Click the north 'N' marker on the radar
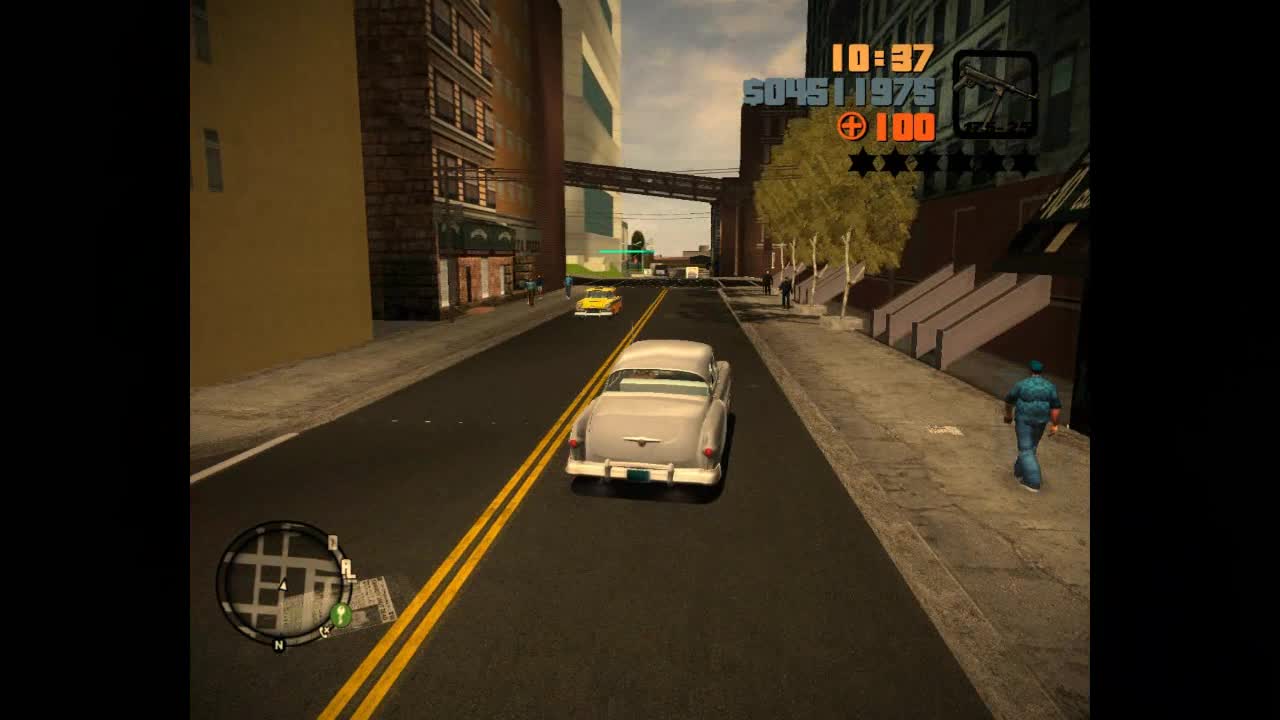The height and width of the screenshot is (720, 1280). [279, 645]
